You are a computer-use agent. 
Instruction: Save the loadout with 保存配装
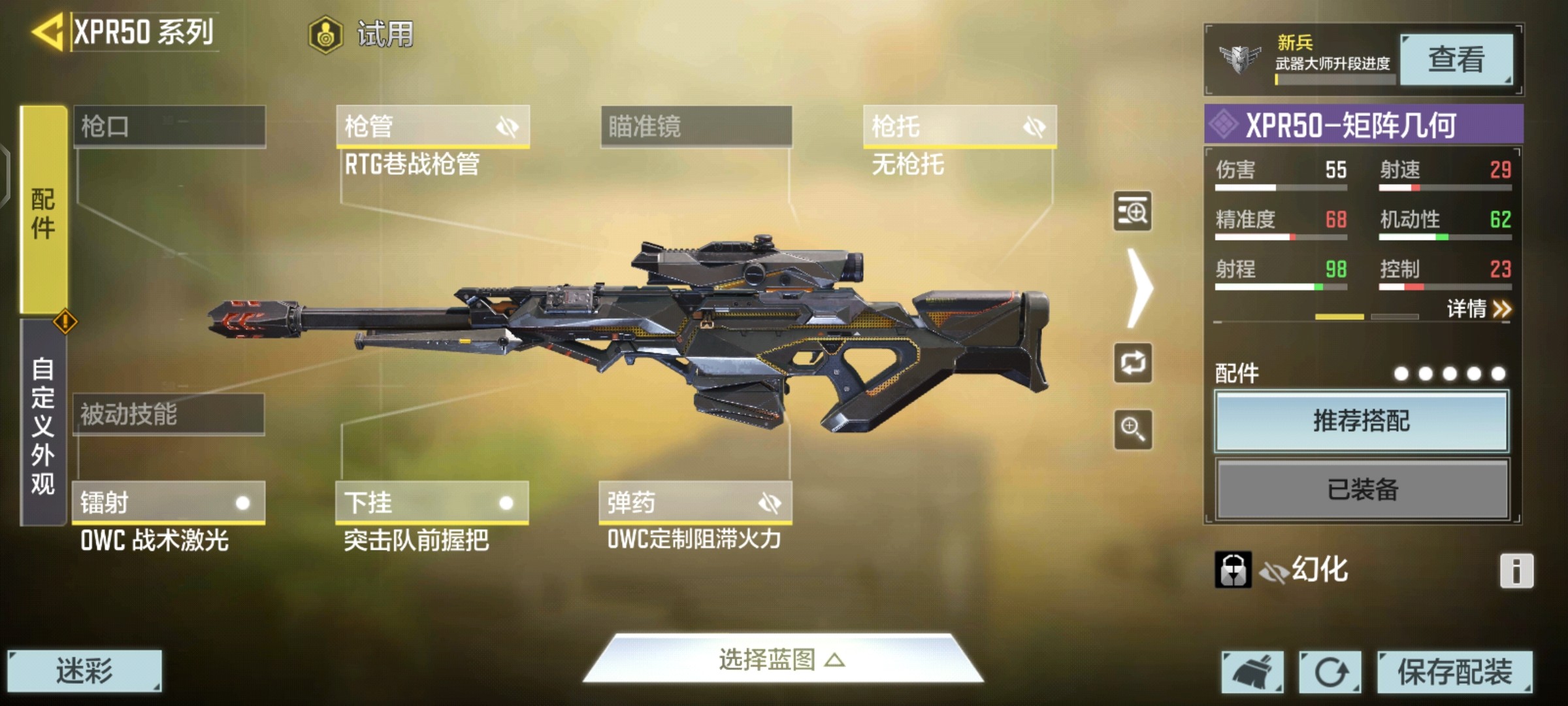[x=1454, y=671]
